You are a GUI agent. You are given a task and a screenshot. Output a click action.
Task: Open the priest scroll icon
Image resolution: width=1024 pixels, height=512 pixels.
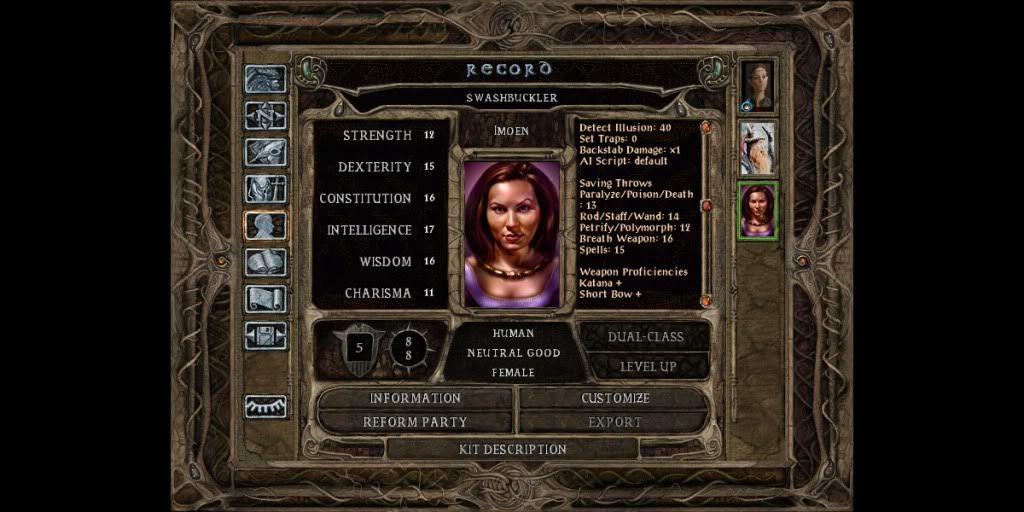pyautogui.click(x=266, y=298)
